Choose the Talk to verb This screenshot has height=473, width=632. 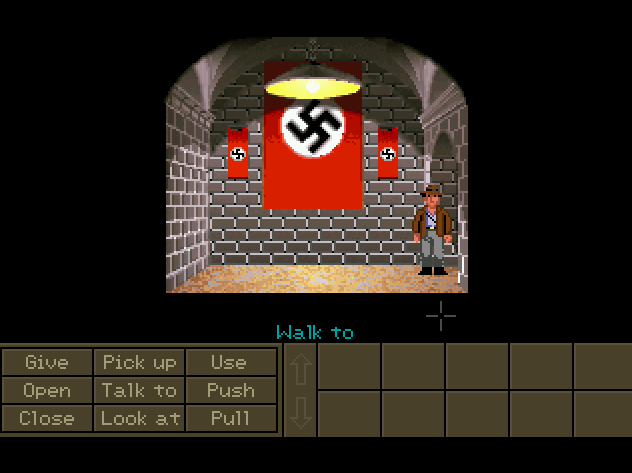[x=139, y=390]
